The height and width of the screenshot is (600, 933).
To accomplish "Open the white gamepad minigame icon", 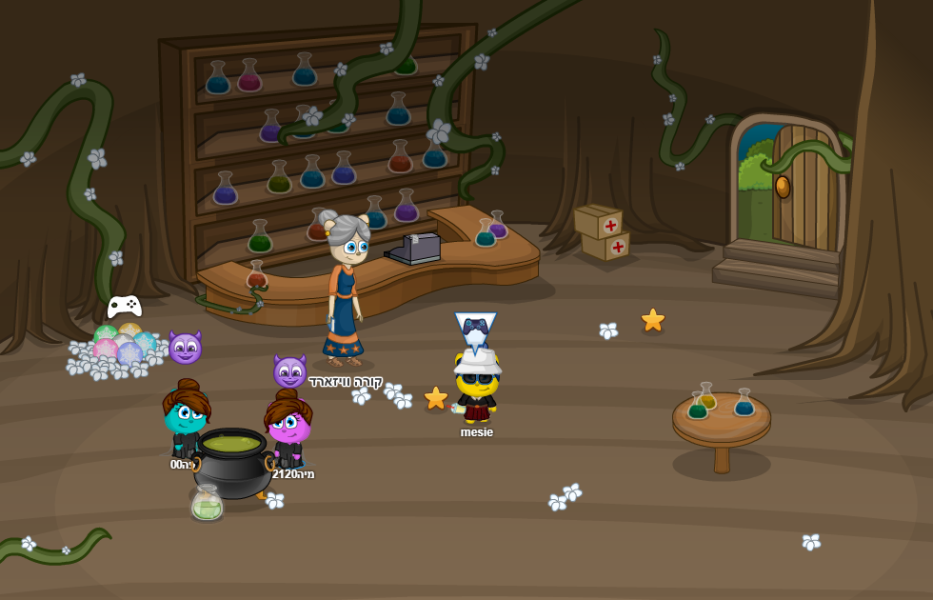I will coord(124,306).
